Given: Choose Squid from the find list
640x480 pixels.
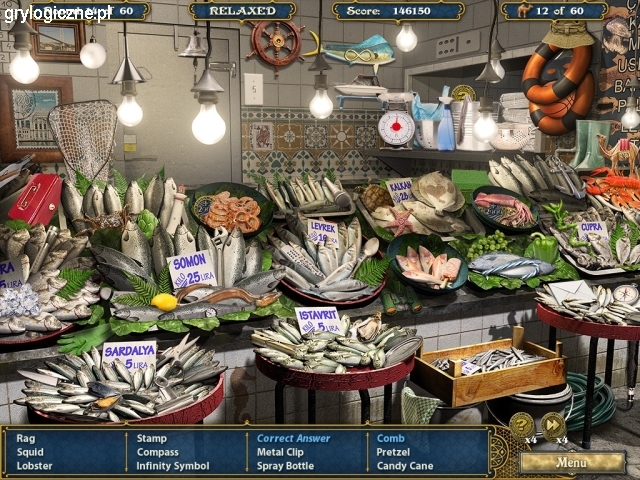Looking at the screenshot, I should [31, 452].
